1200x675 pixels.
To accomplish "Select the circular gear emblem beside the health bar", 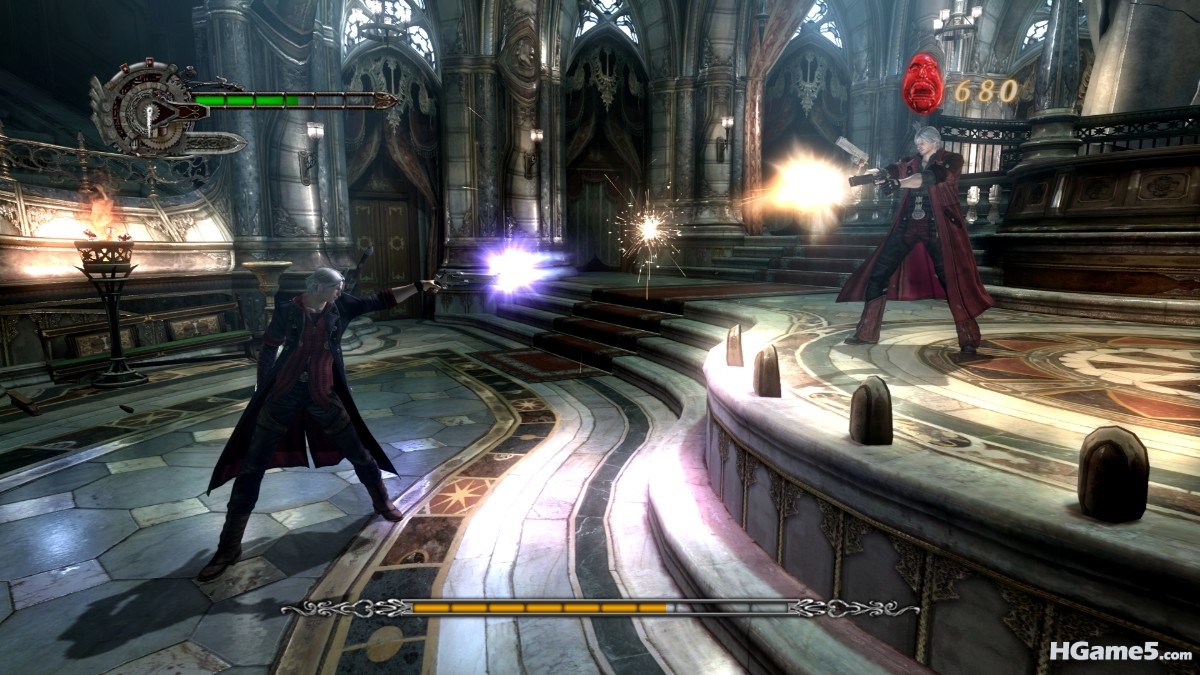I will [x=148, y=108].
